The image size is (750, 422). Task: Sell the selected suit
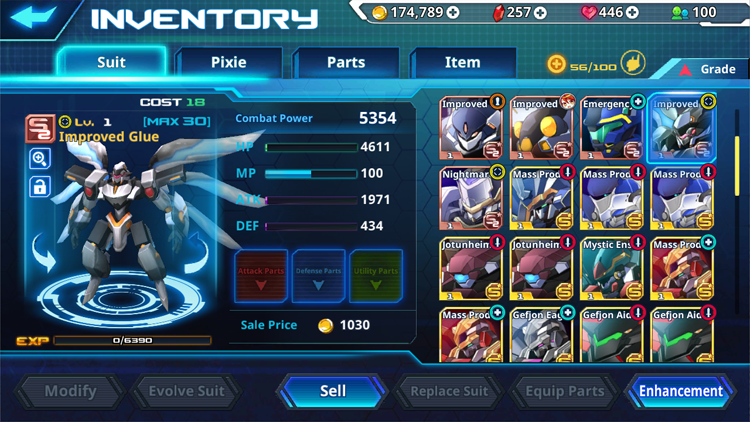(333, 391)
